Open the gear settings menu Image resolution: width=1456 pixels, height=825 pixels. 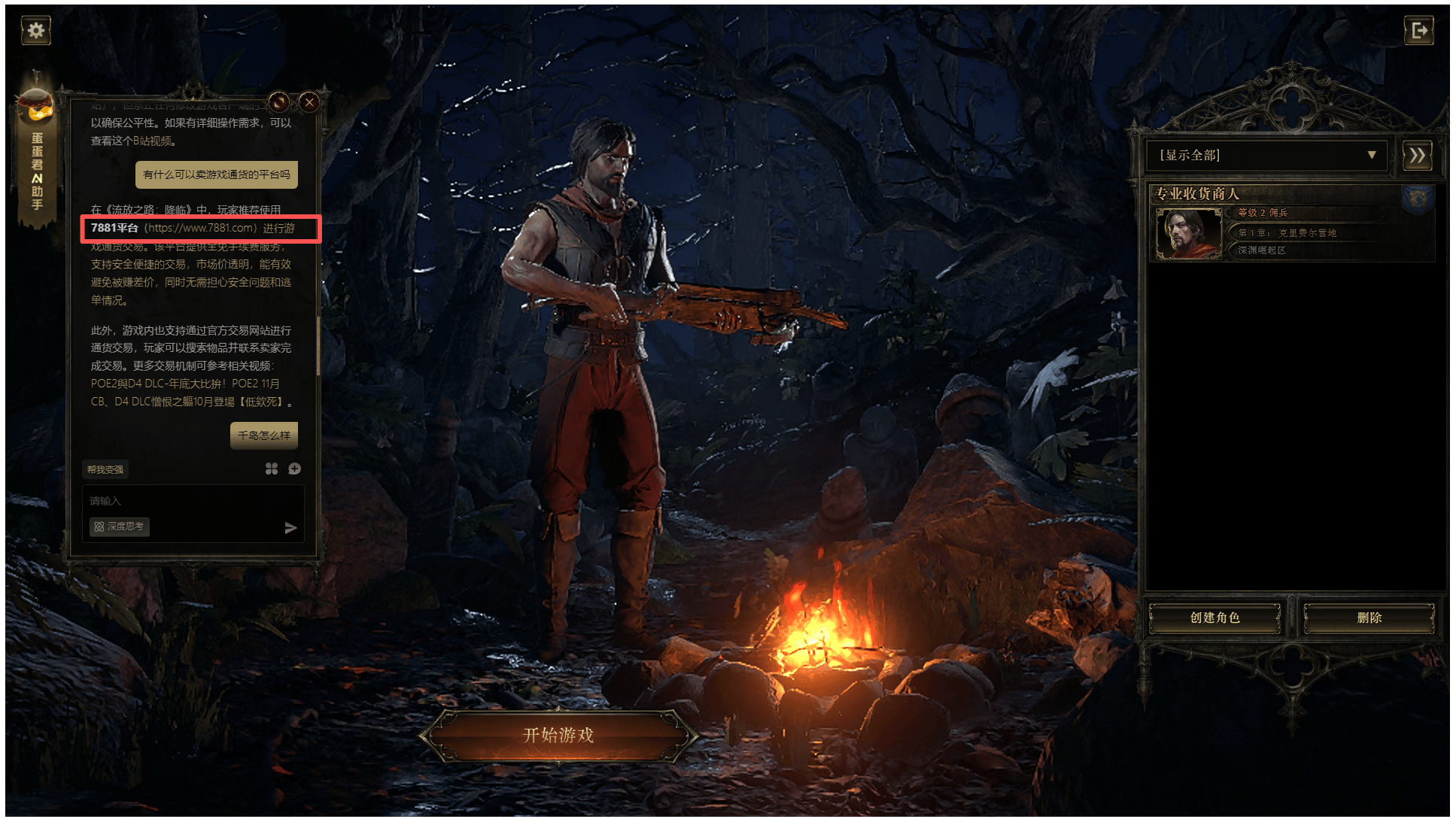tap(35, 31)
